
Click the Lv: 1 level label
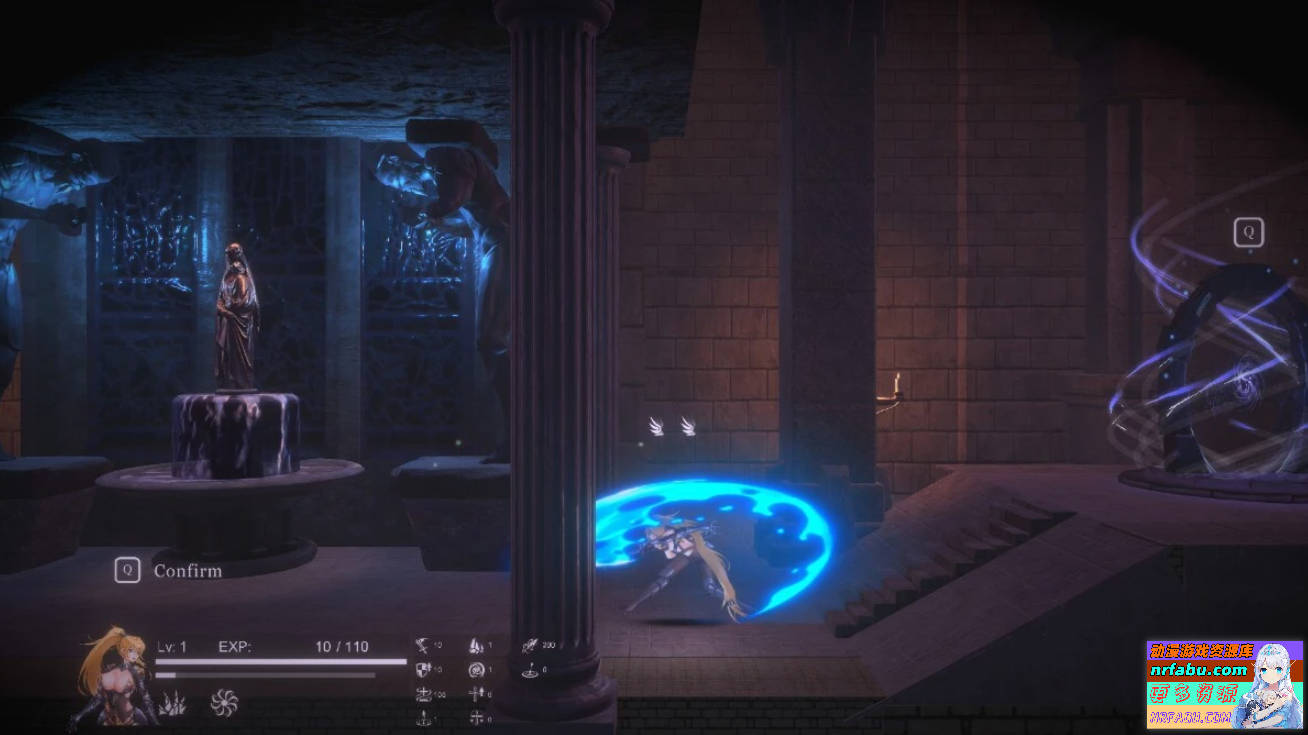[x=172, y=646]
